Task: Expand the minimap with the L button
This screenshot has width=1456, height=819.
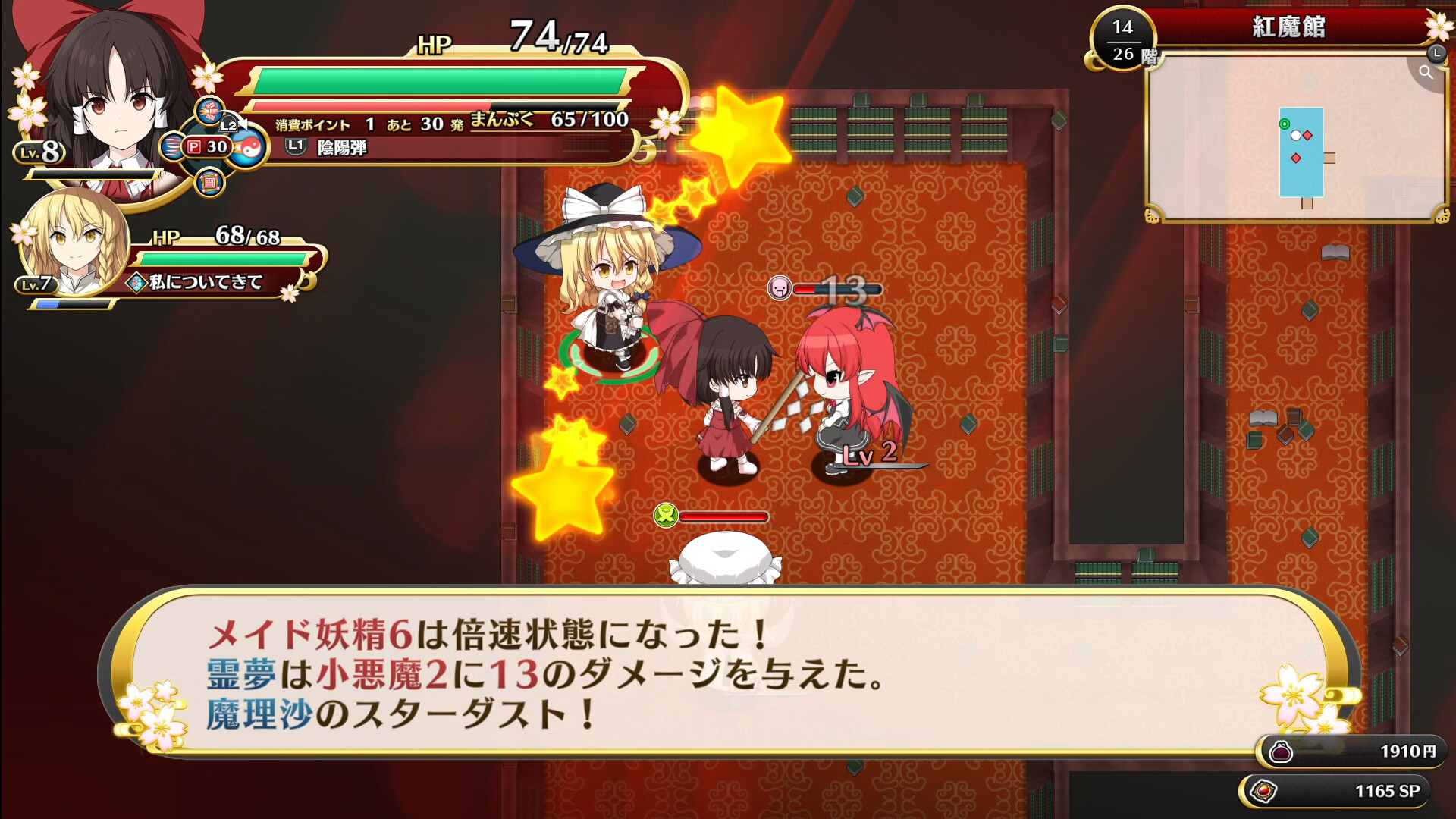Action: pyautogui.click(x=1437, y=55)
